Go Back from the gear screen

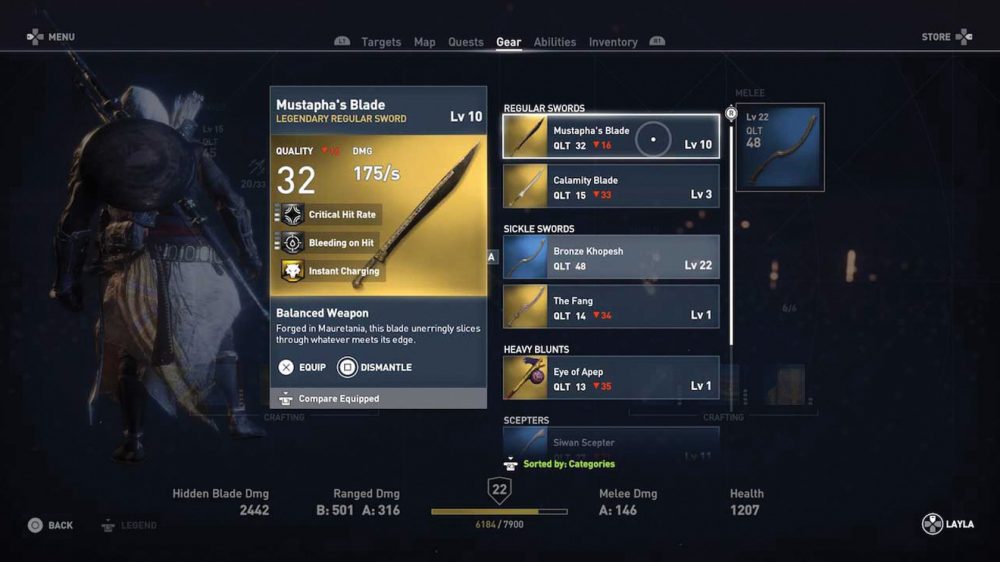[x=50, y=525]
